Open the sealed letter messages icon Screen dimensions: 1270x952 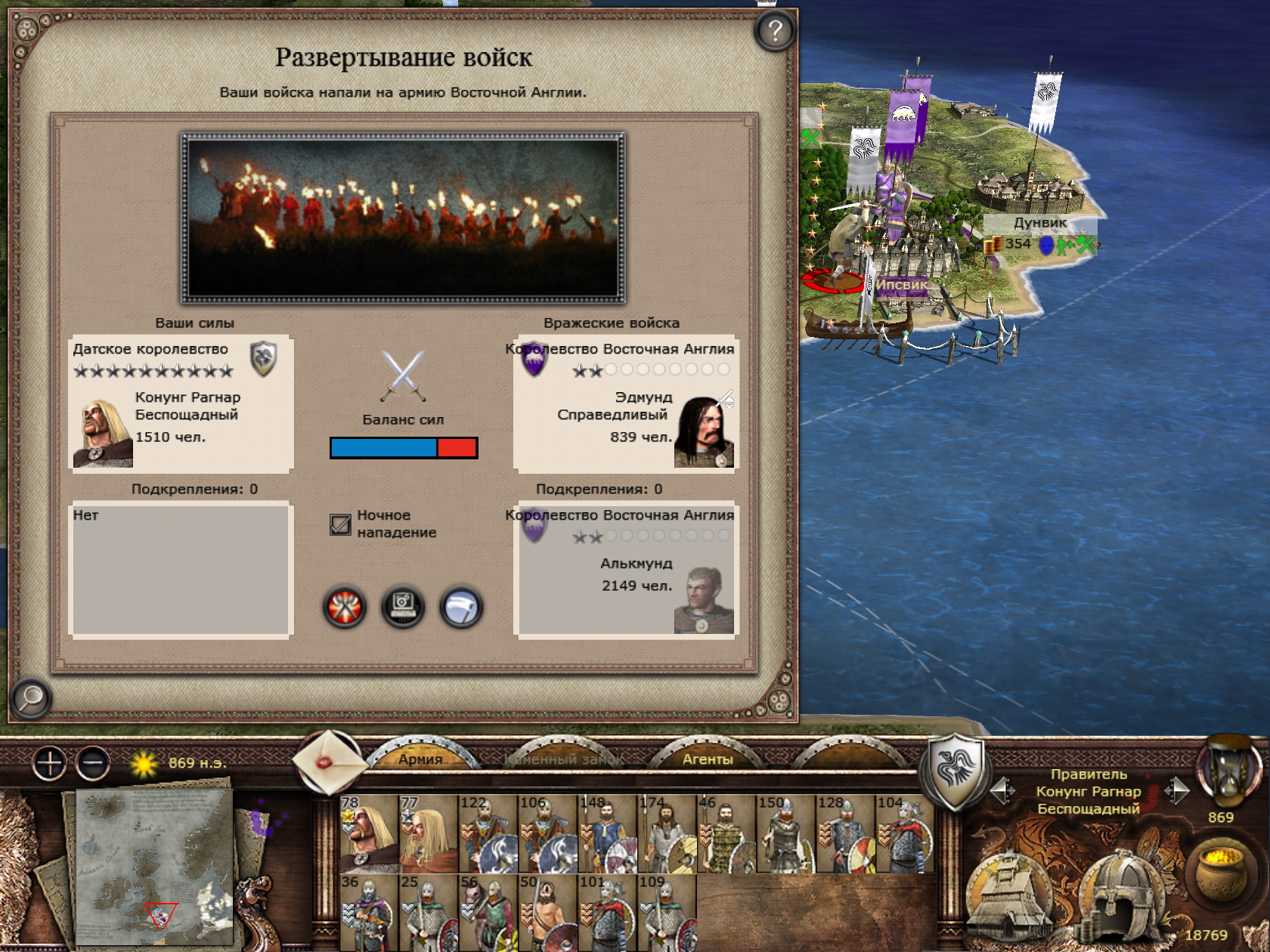[x=328, y=762]
